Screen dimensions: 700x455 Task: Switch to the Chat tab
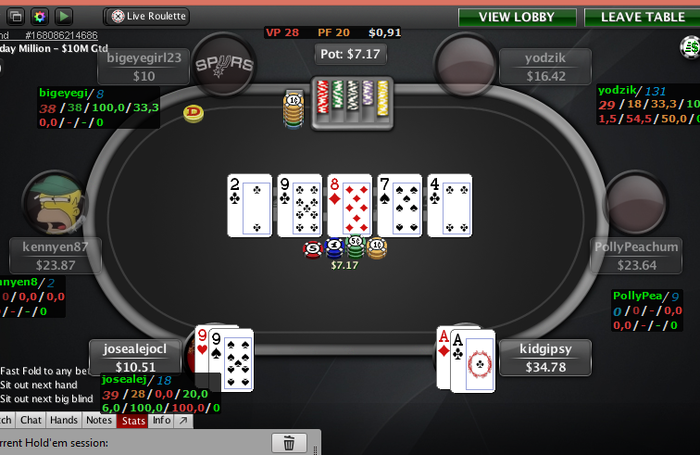31,420
